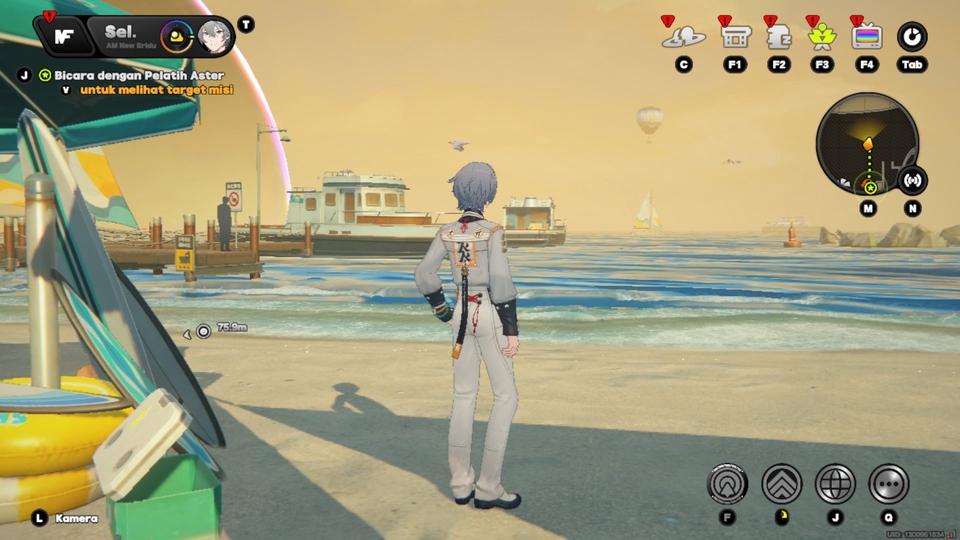Open the three-dots more options button

(888, 484)
